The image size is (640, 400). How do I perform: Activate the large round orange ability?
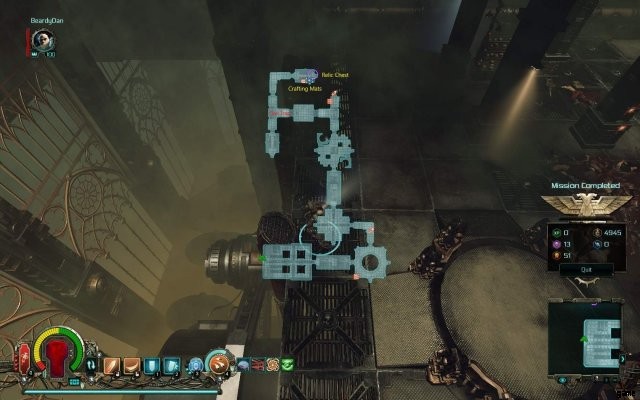pos(217,364)
